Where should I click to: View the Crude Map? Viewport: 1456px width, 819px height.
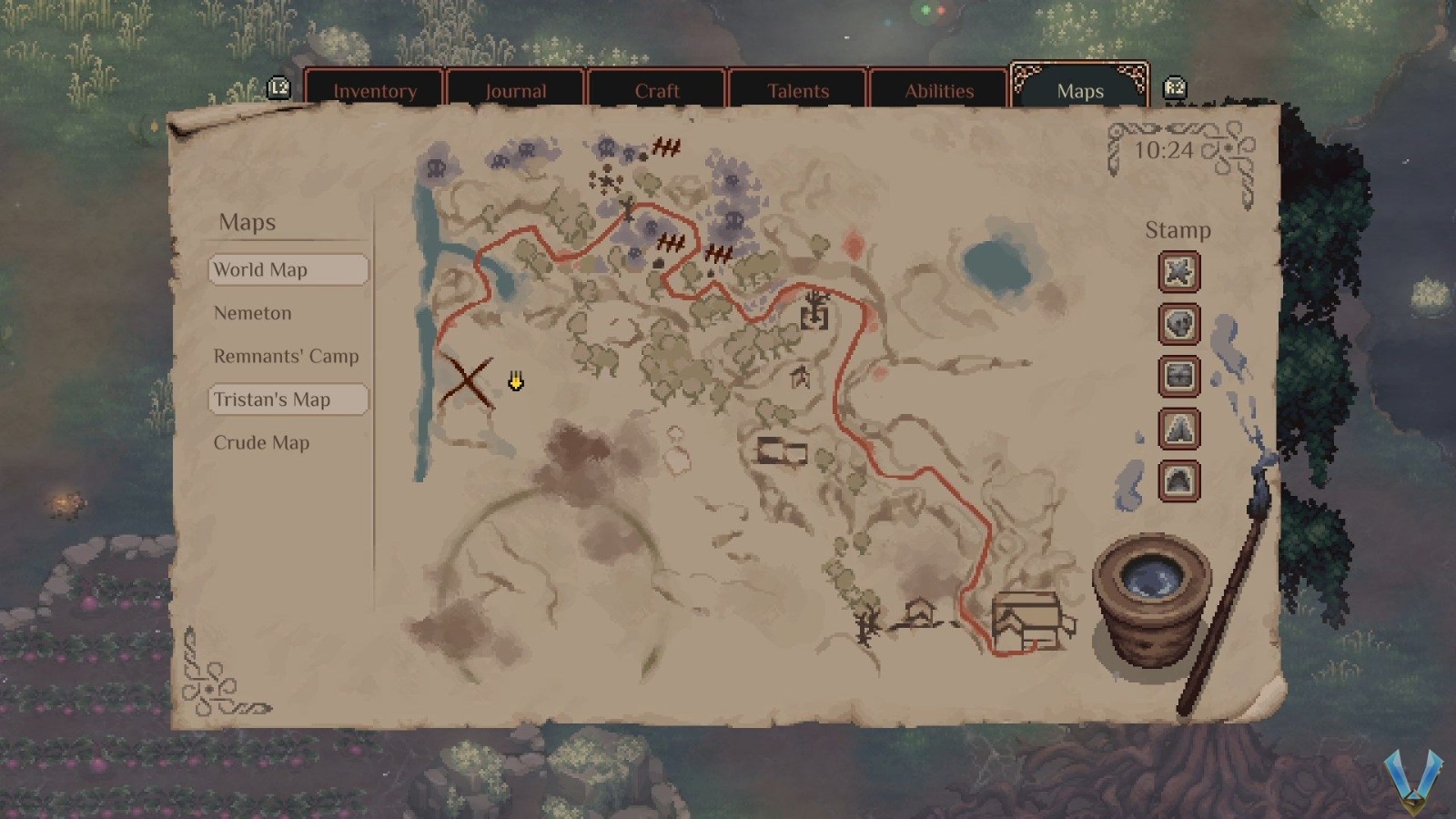point(262,442)
